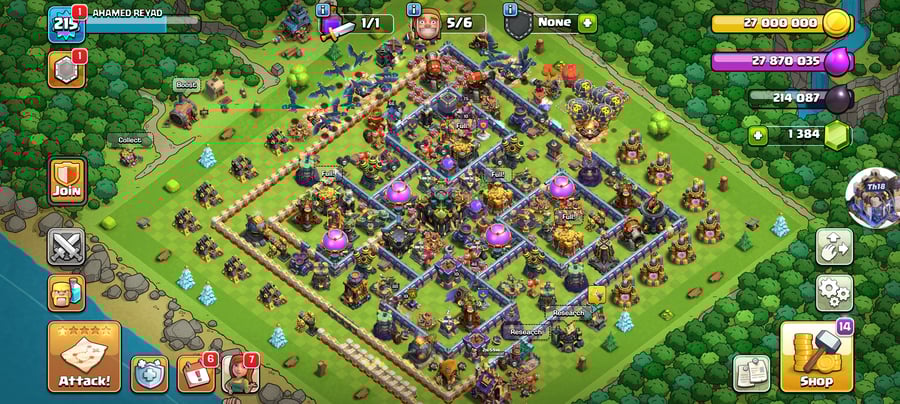Open the settings gears button

[834, 293]
